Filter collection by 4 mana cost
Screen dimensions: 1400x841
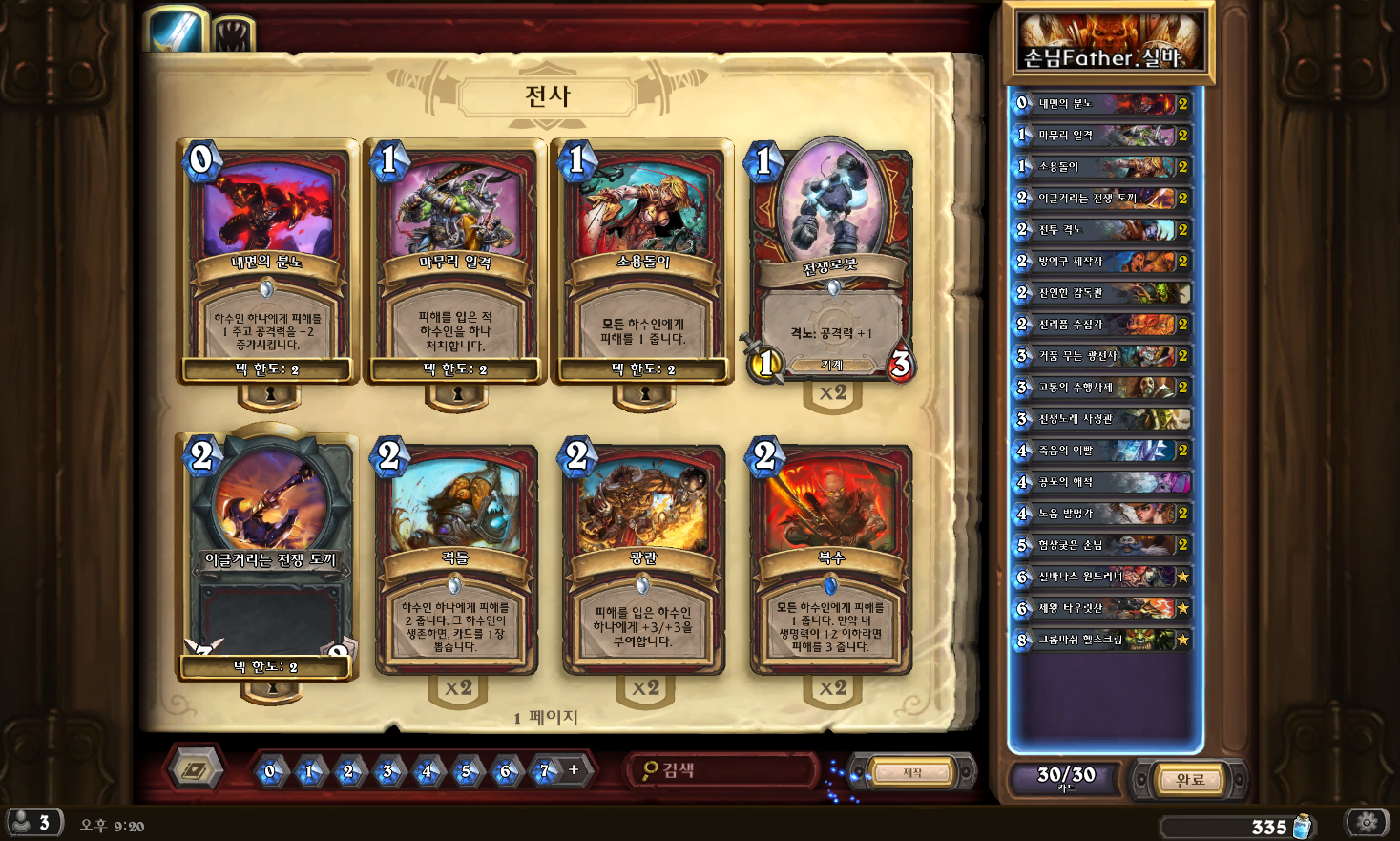tap(427, 770)
